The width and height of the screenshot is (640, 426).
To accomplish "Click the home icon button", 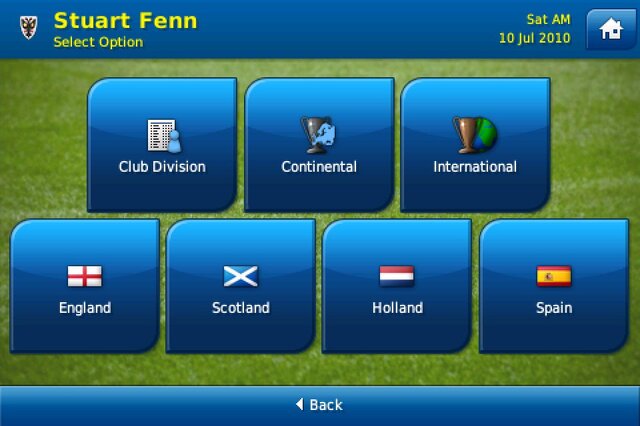I will pyautogui.click(x=610, y=29).
